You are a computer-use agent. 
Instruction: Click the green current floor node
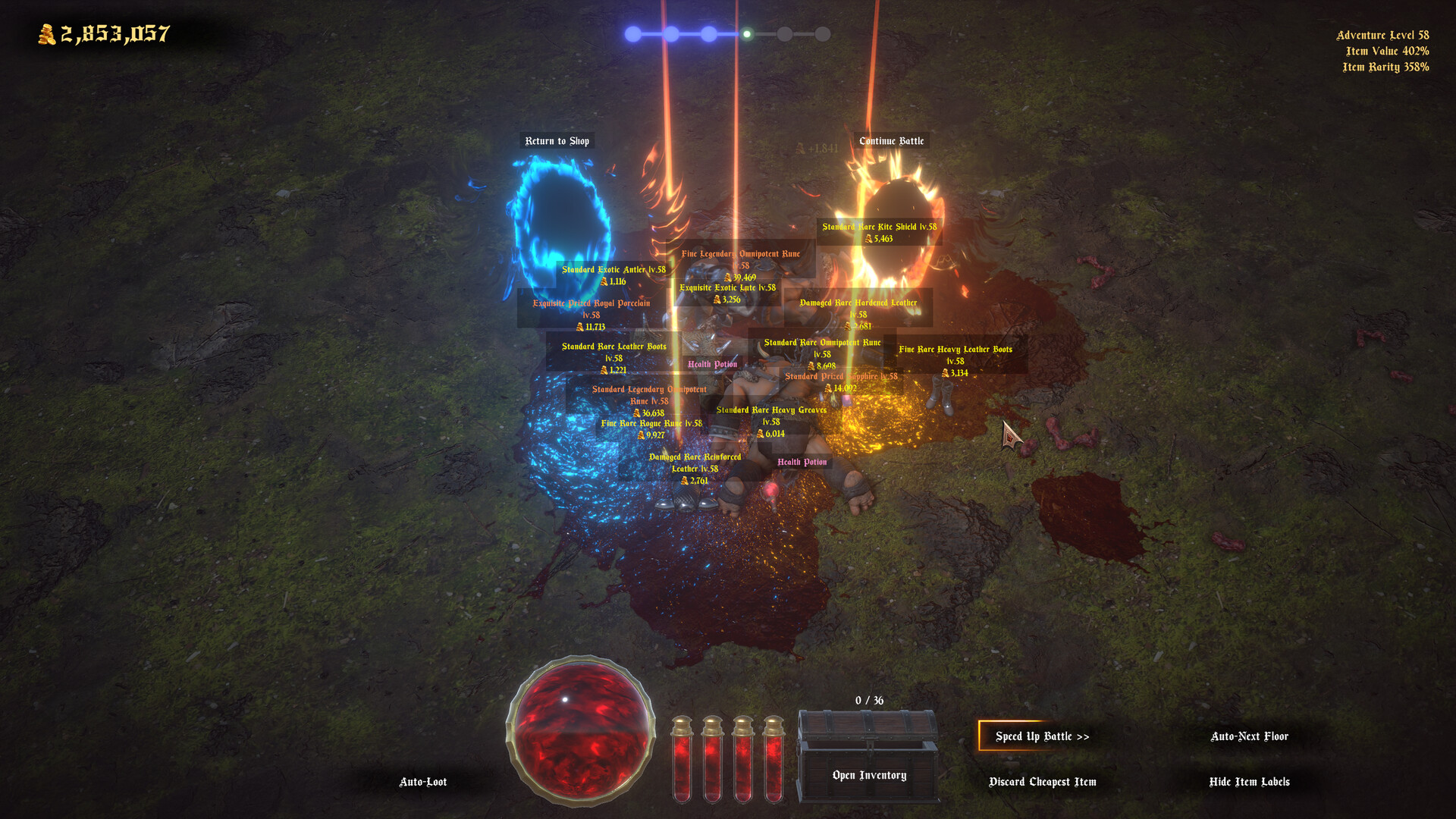click(x=747, y=33)
